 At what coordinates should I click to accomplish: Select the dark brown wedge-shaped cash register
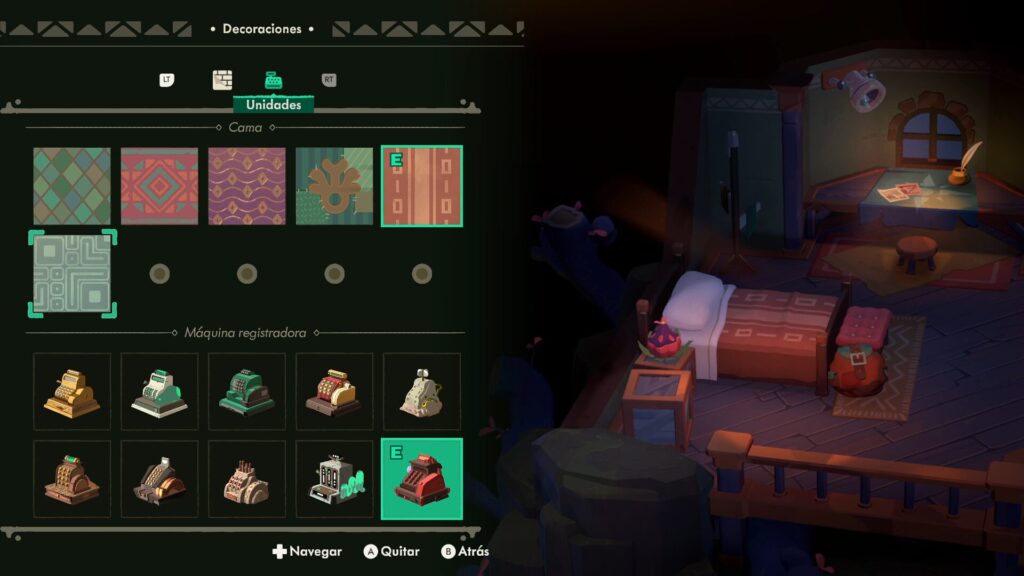159,480
